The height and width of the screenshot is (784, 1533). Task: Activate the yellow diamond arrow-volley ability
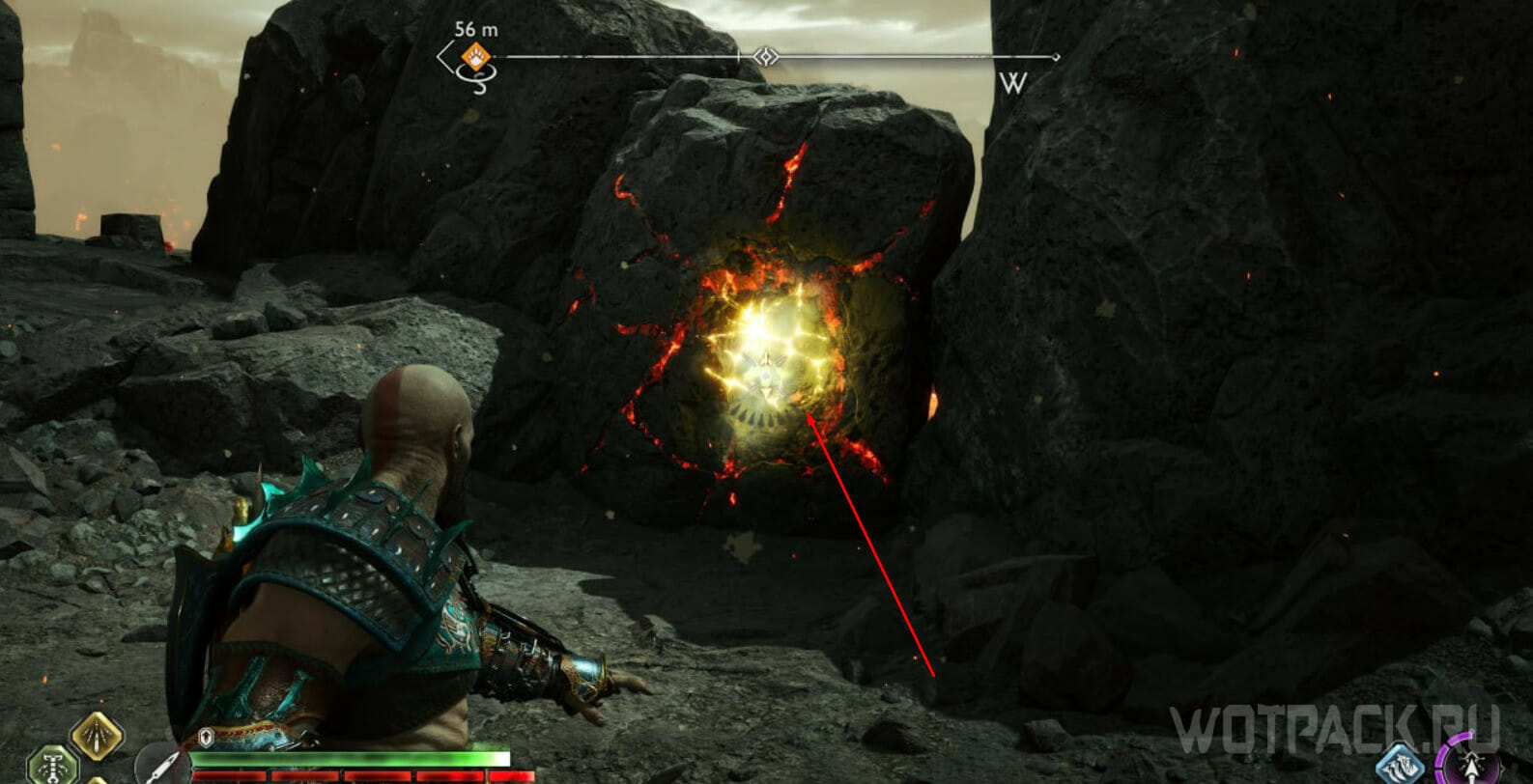tap(97, 739)
